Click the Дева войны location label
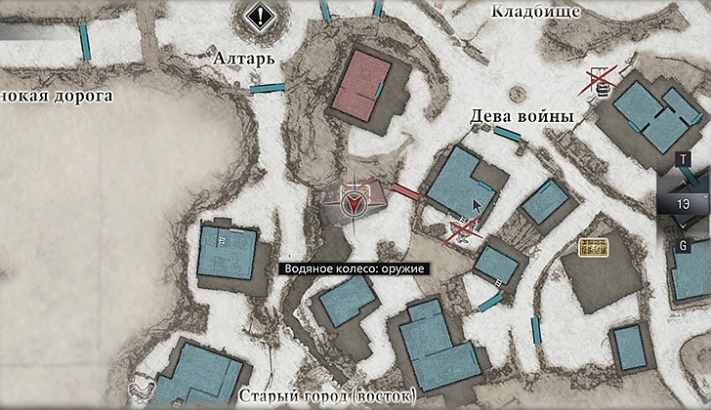Image resolution: width=711 pixels, height=410 pixels. click(x=522, y=117)
